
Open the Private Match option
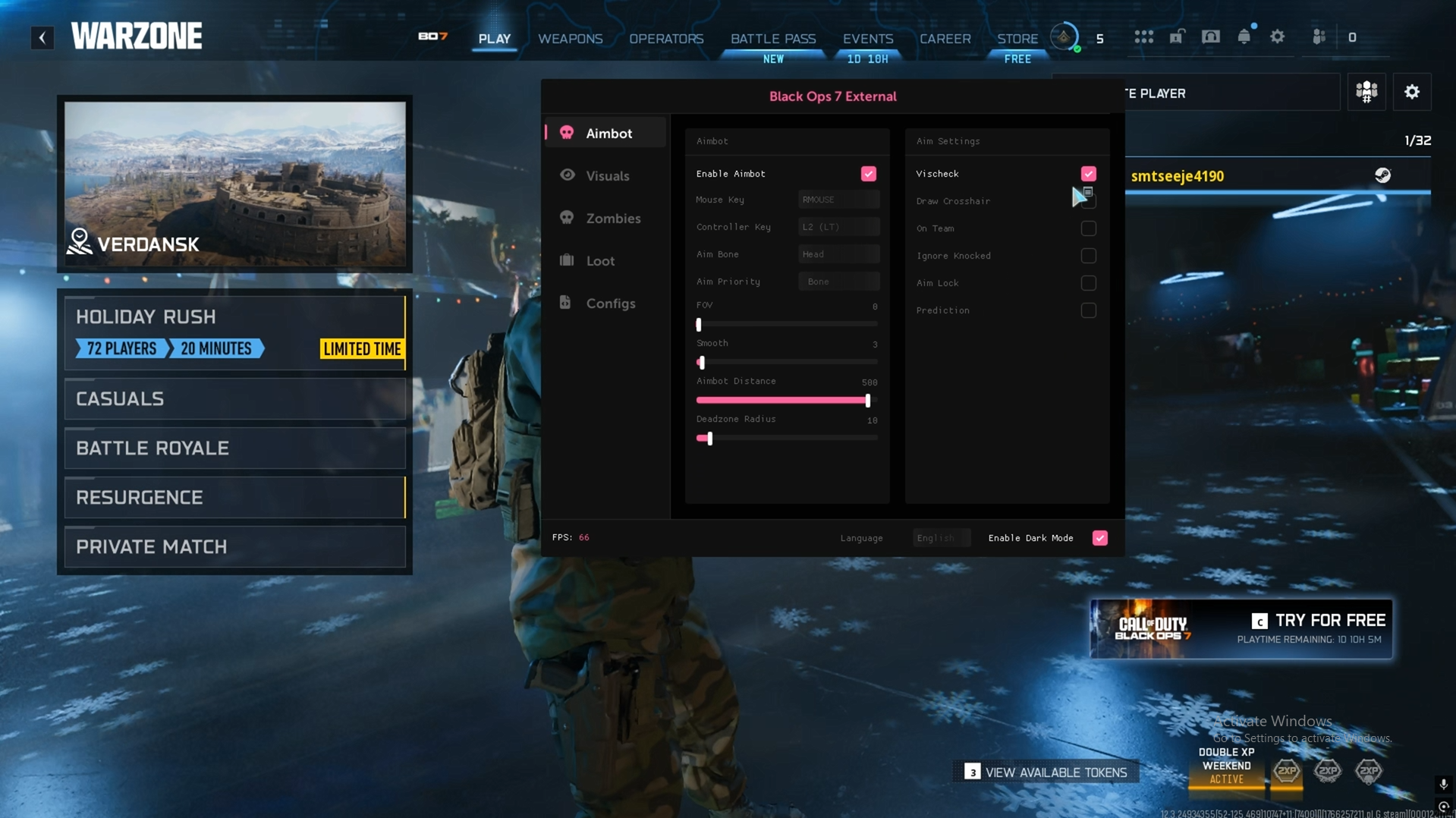pyautogui.click(x=234, y=547)
